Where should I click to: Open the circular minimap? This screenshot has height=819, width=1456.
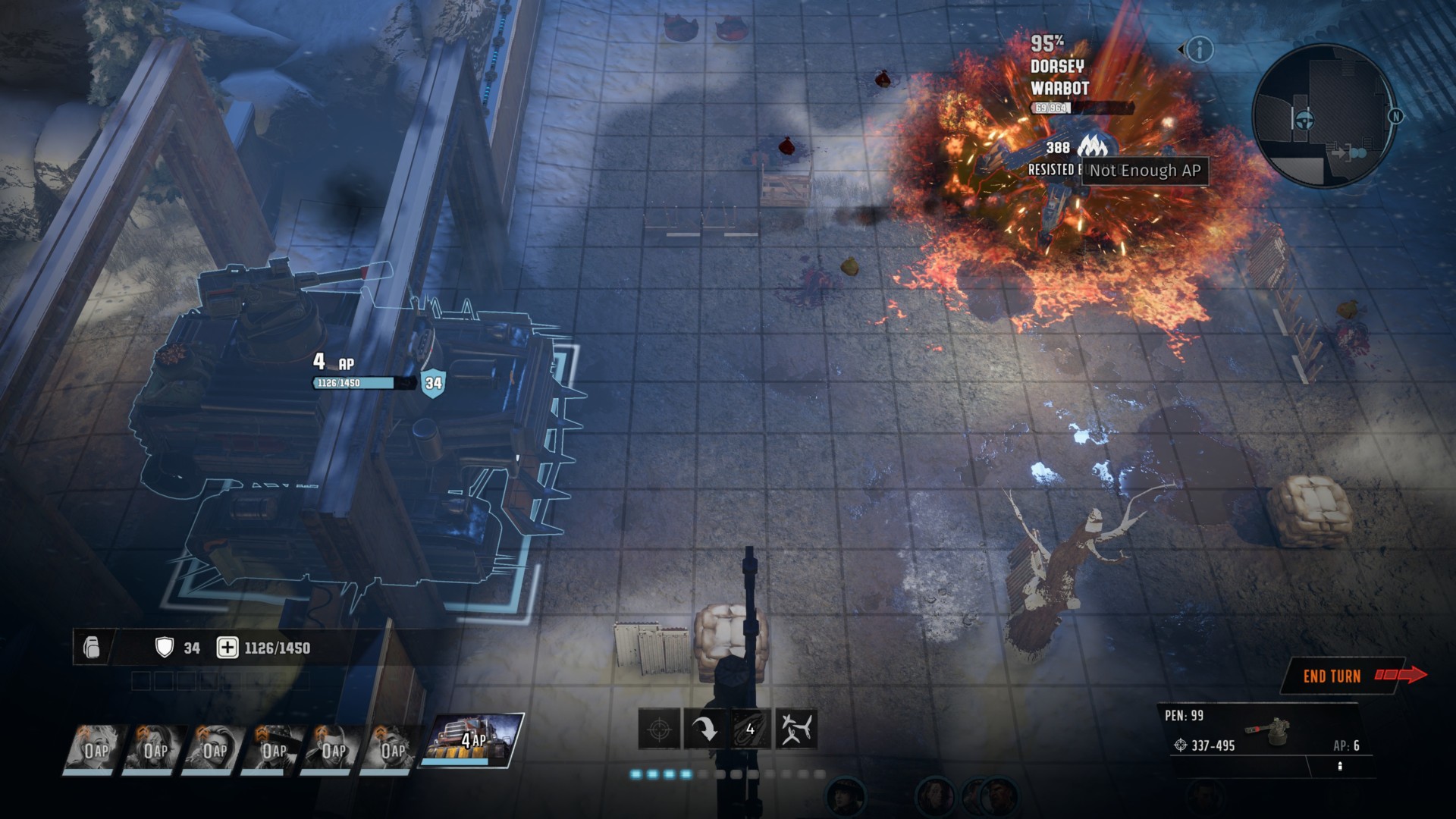click(1322, 116)
